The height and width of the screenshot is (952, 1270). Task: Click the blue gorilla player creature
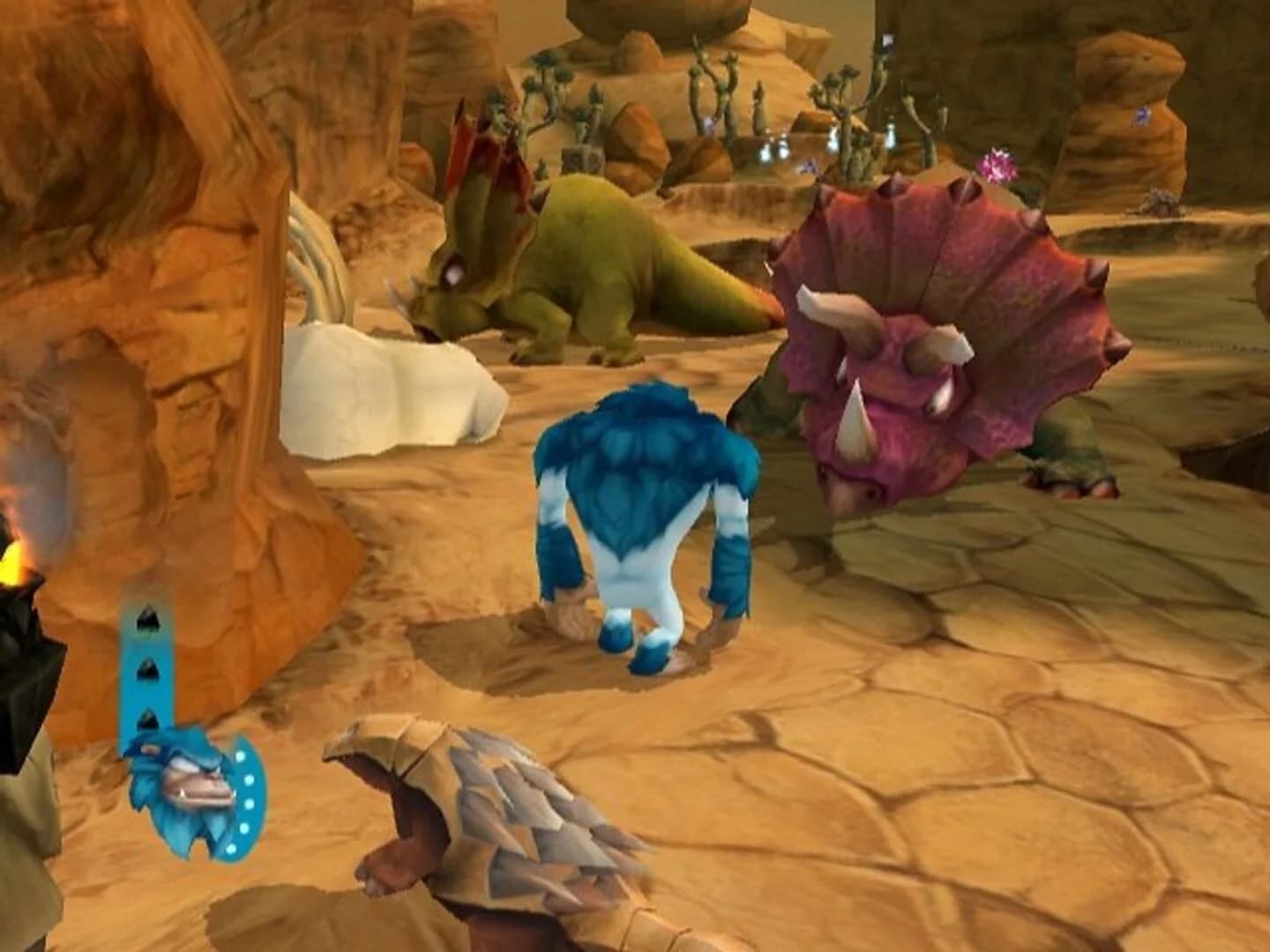click(644, 520)
